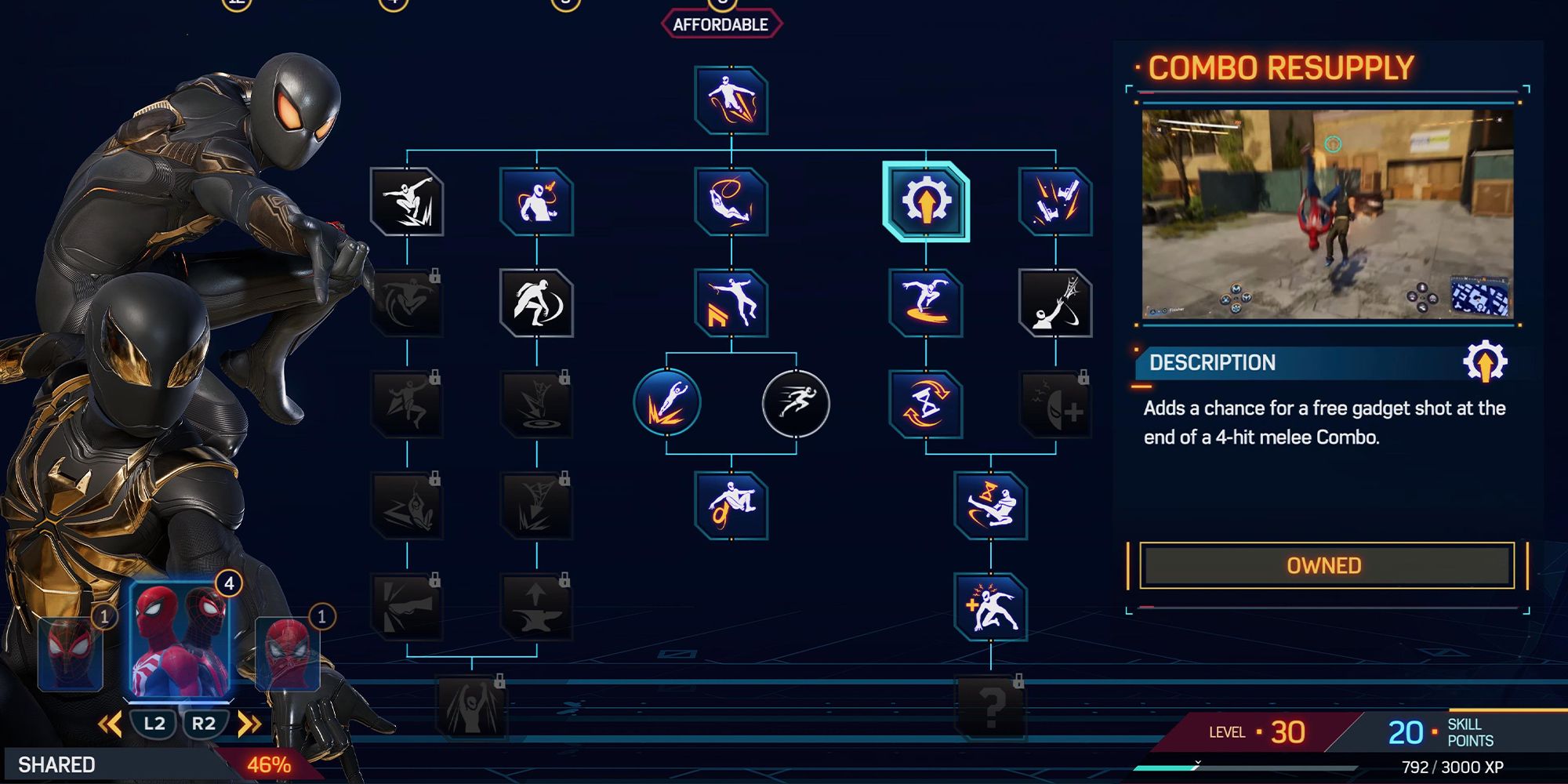Open the web-throw skill in the right column
The height and width of the screenshot is (784, 1568).
click(x=1057, y=304)
